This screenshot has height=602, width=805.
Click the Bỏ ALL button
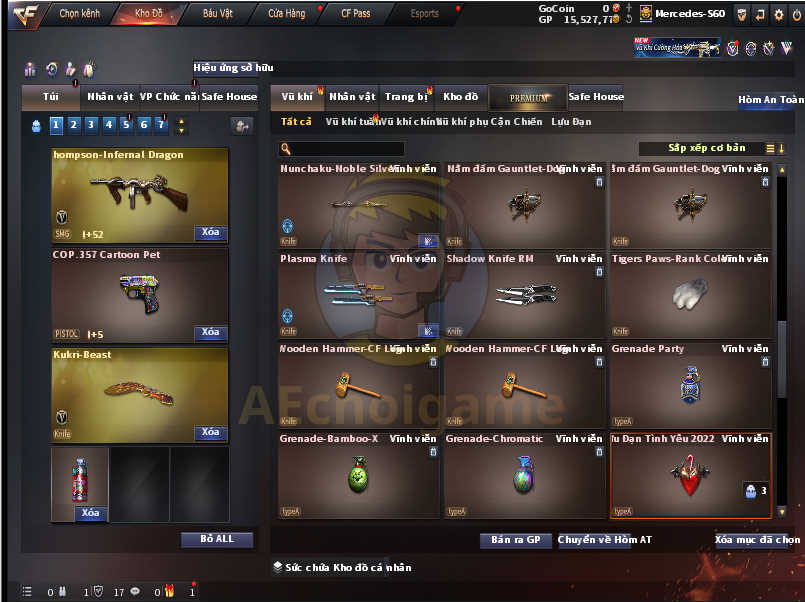pyautogui.click(x=217, y=539)
